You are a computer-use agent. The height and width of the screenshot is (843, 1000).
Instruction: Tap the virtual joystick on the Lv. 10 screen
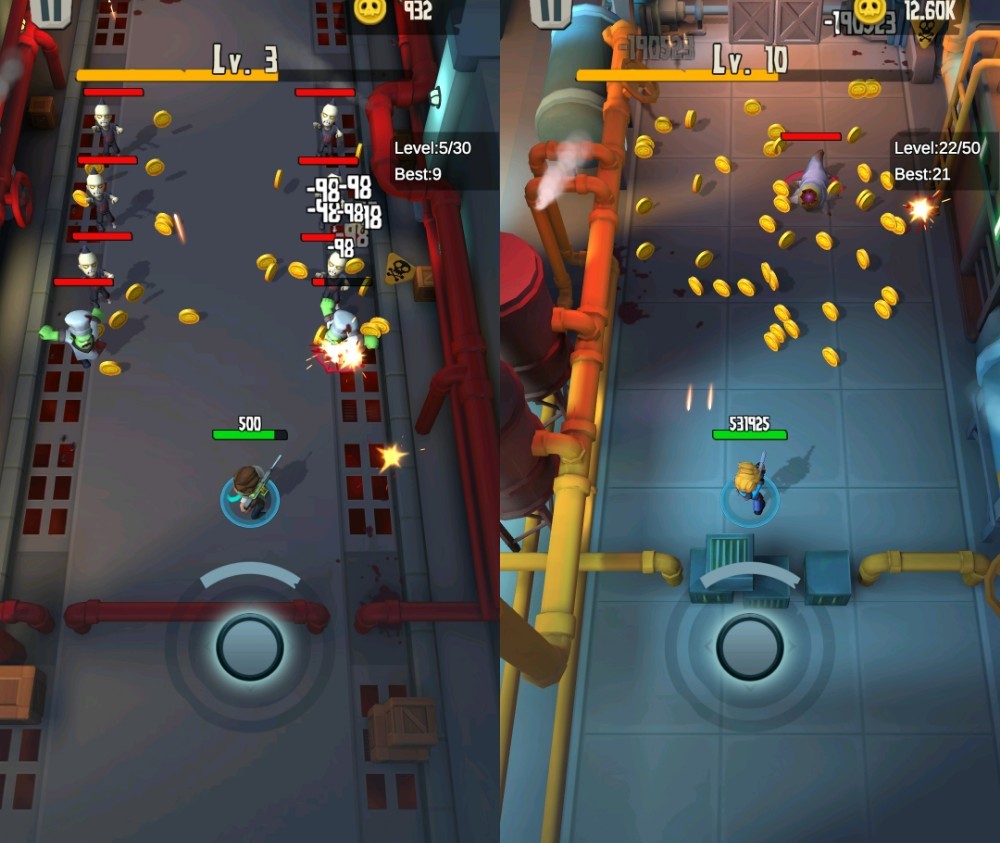coord(750,647)
